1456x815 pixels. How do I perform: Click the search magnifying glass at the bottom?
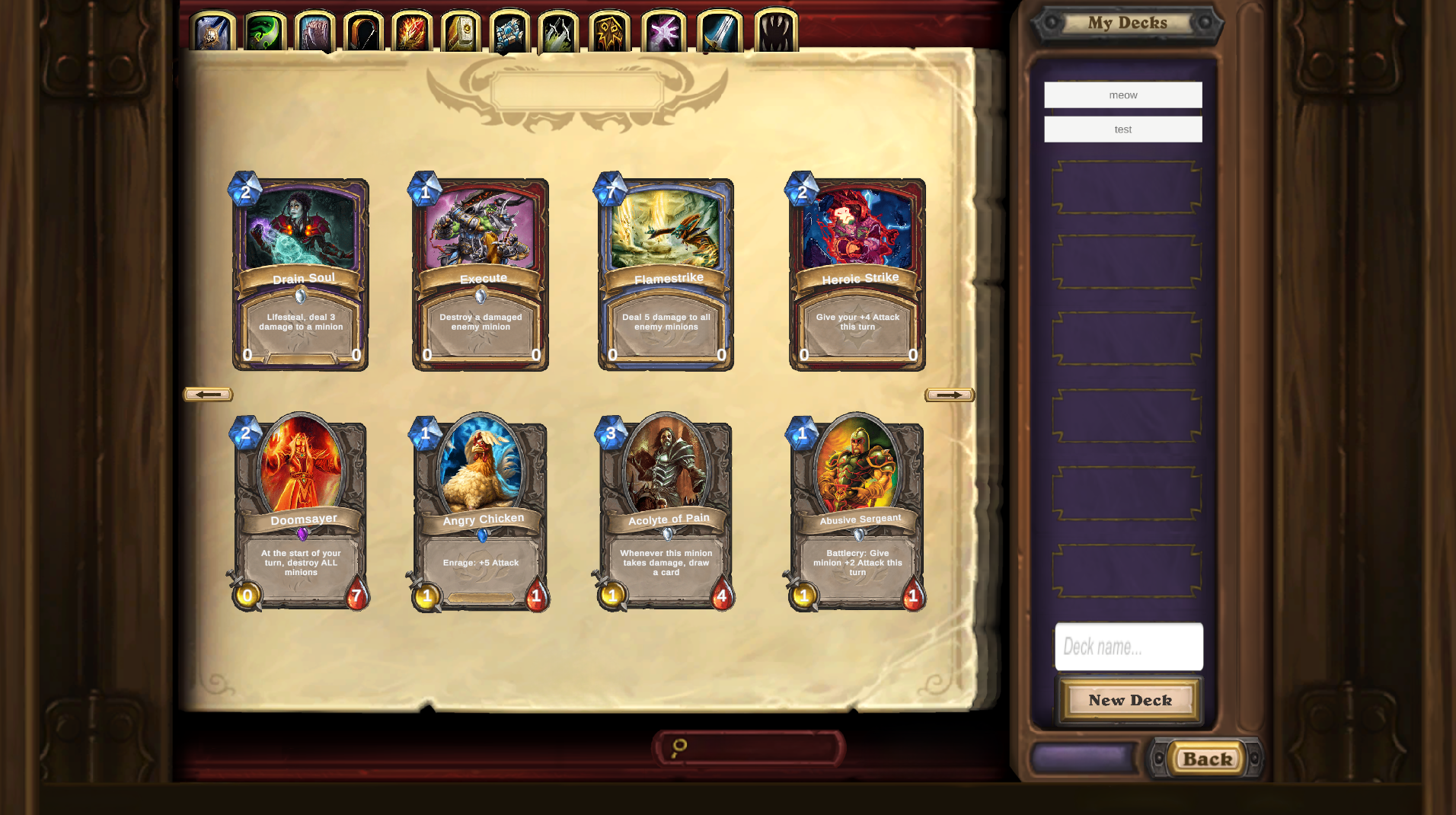[x=679, y=746]
